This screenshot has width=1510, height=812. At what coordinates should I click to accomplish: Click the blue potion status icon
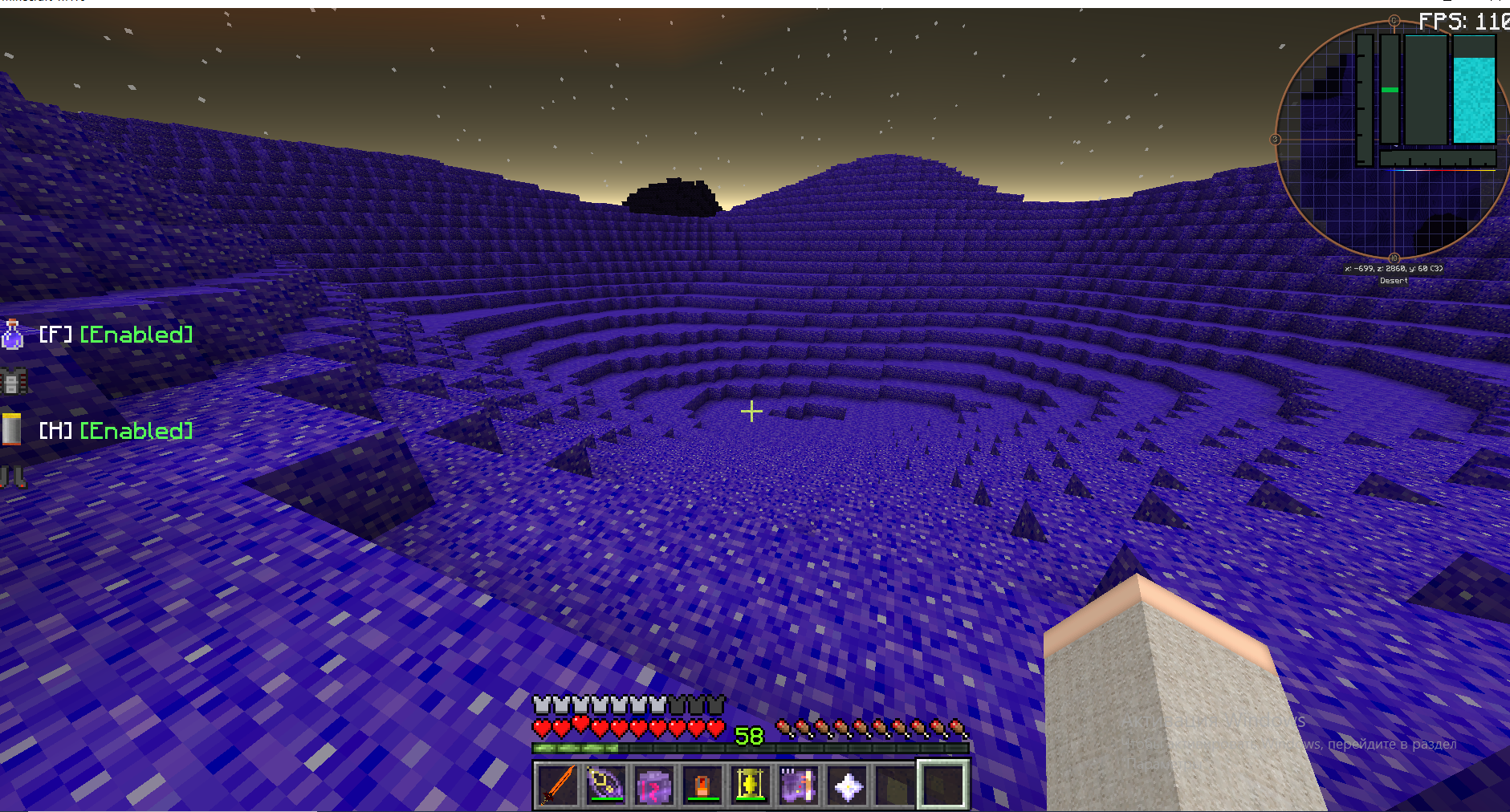click(12, 335)
